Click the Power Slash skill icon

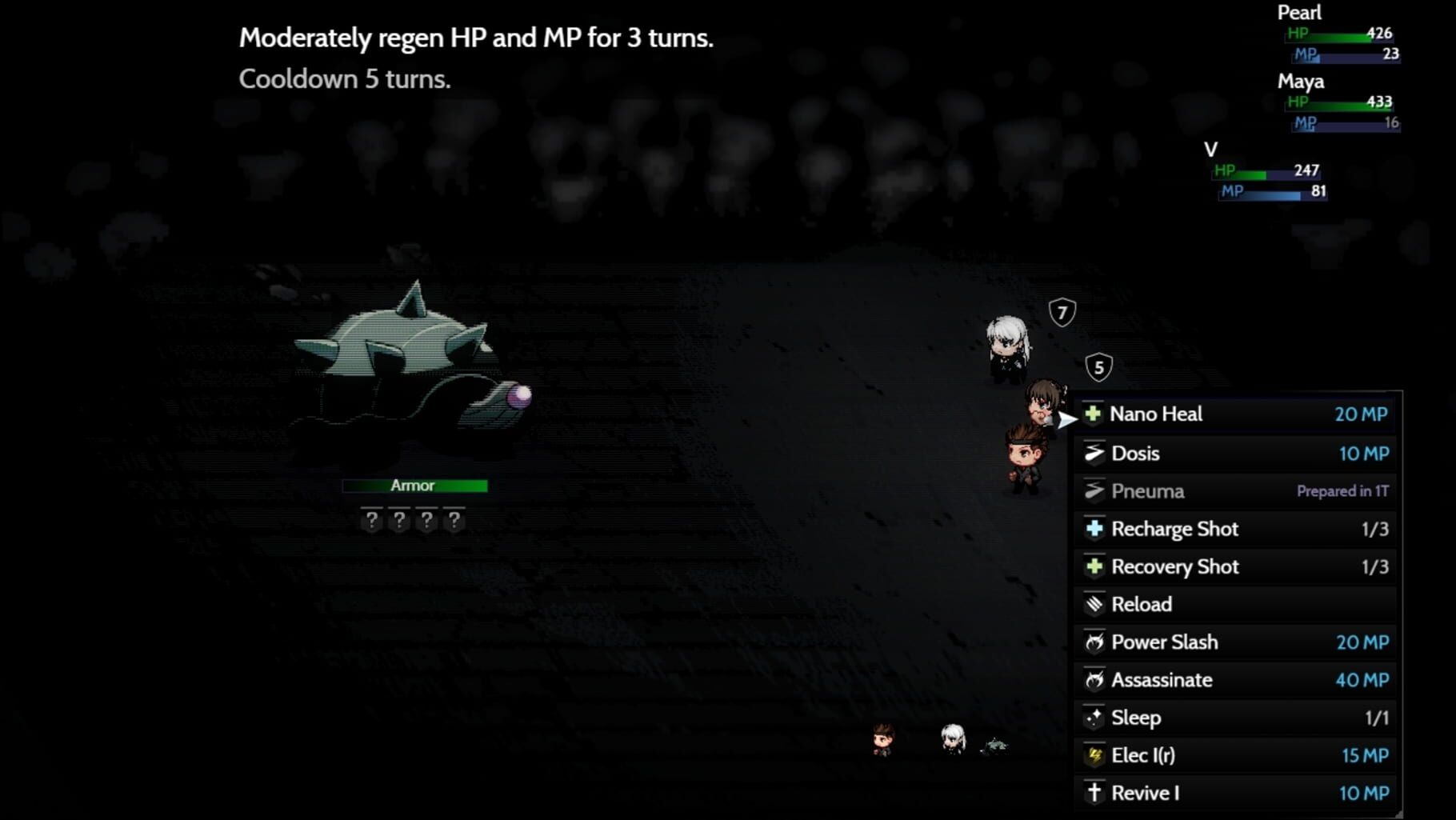(1095, 642)
